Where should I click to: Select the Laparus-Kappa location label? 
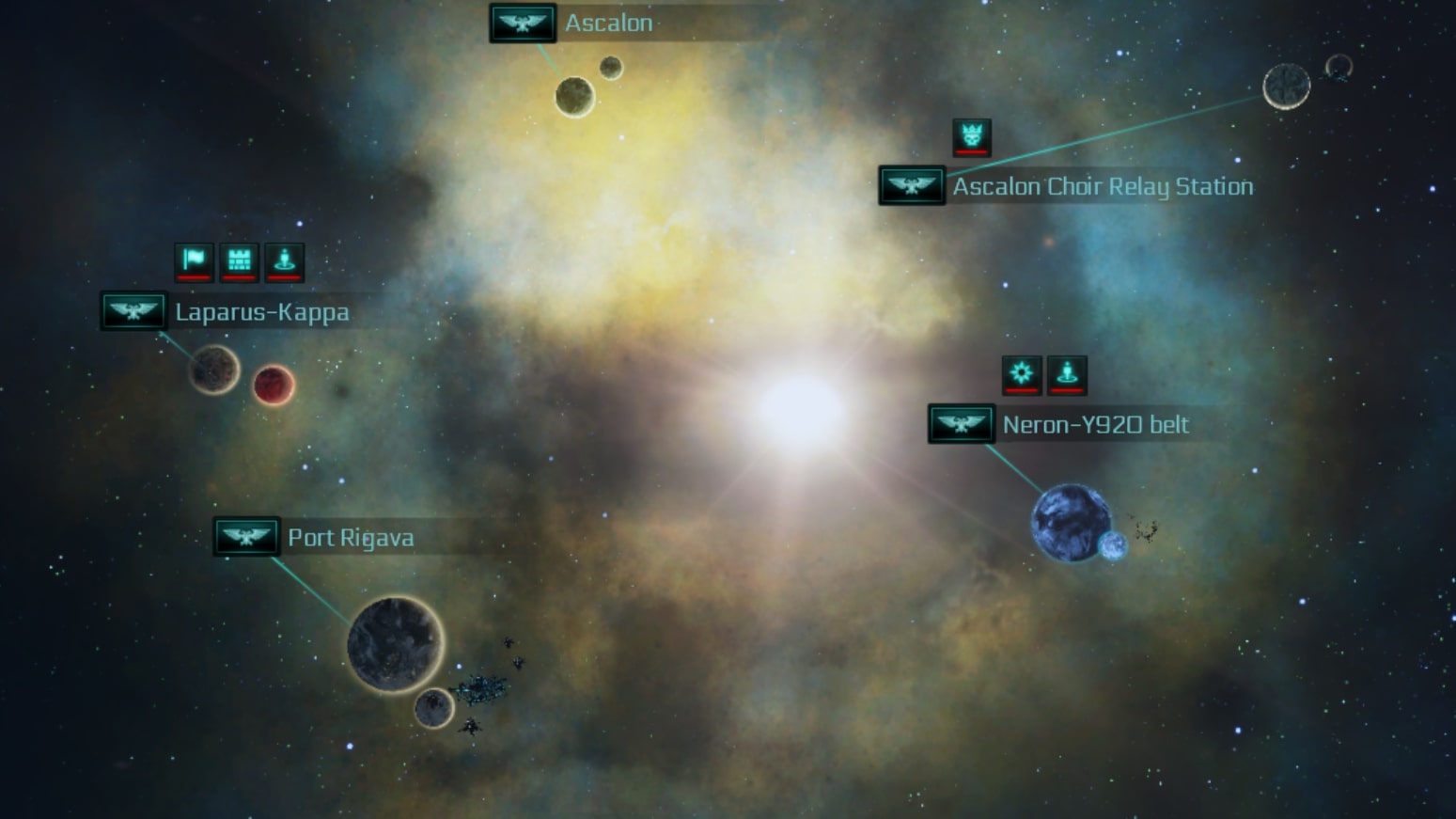coord(261,312)
